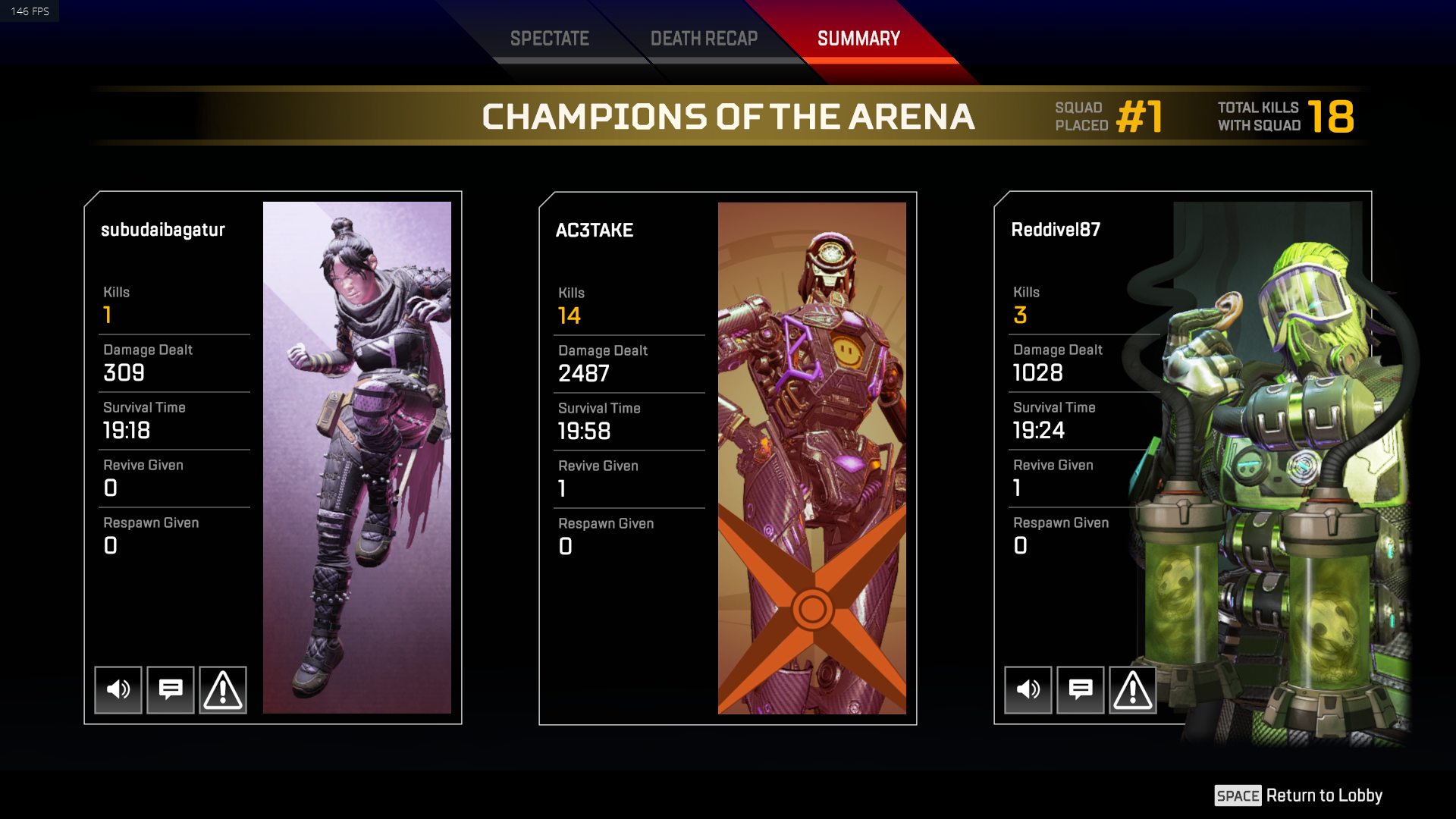
Task: Click the chat bubble icon on Reddivel87's card
Action: click(x=1080, y=689)
